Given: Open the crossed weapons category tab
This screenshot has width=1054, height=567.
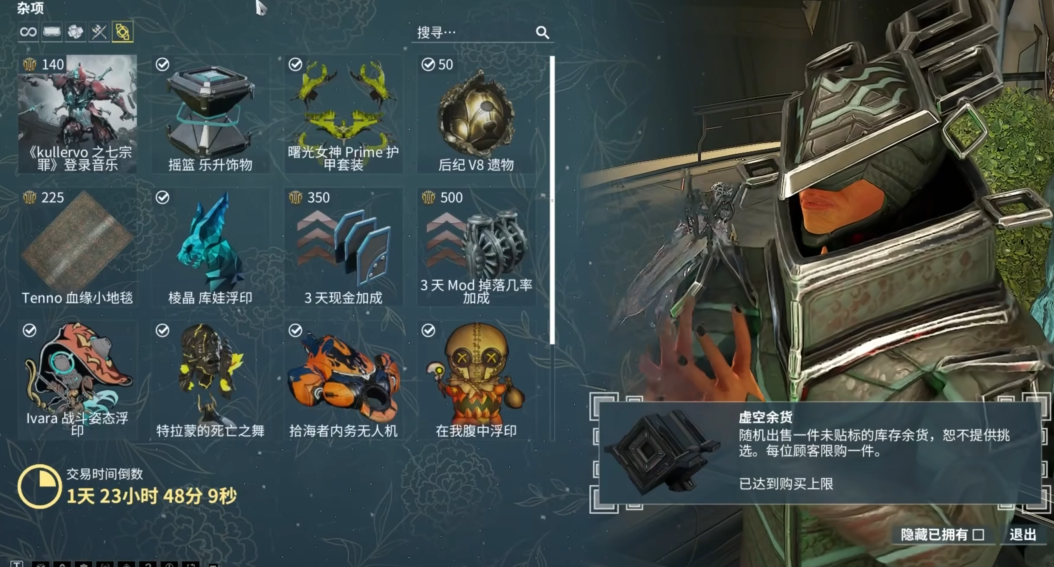Looking at the screenshot, I should click(99, 33).
